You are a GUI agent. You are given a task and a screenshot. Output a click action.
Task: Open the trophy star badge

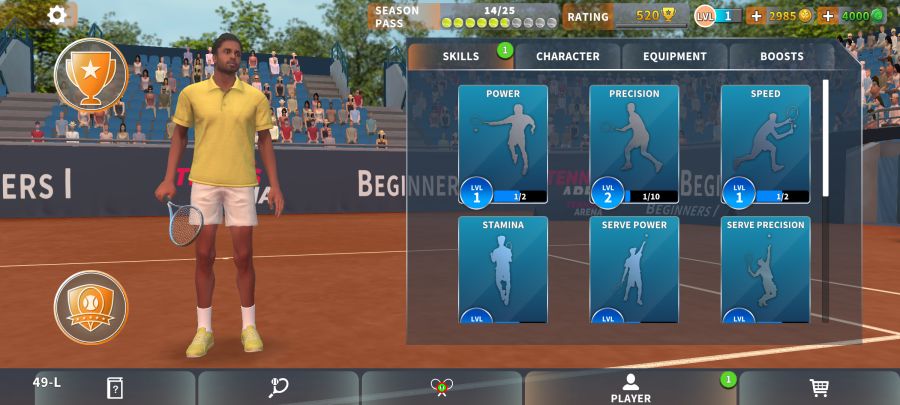91,73
